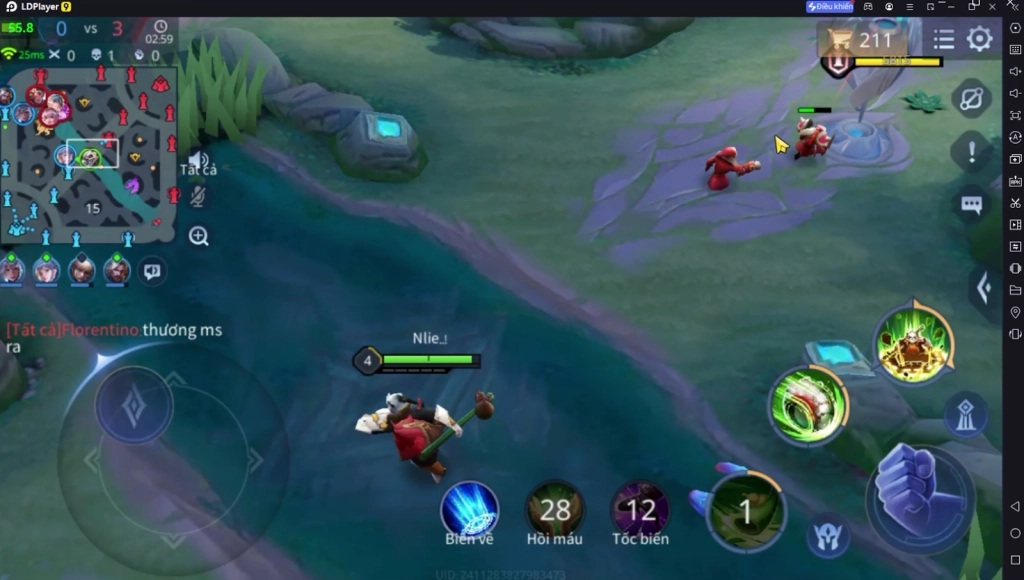Show the scoreboard list
The height and width of the screenshot is (580, 1024).
[944, 39]
